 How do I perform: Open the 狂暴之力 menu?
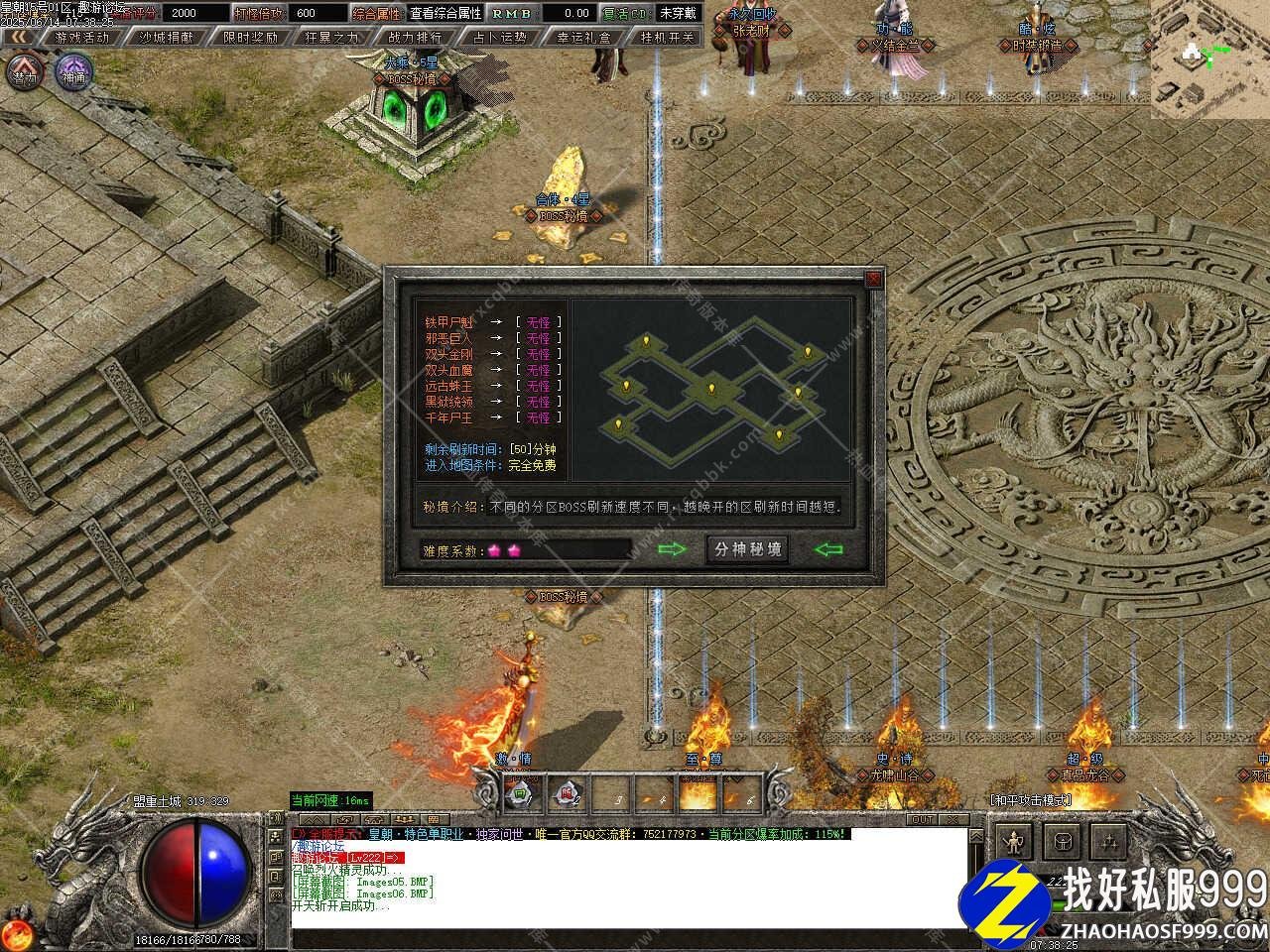pos(333,37)
